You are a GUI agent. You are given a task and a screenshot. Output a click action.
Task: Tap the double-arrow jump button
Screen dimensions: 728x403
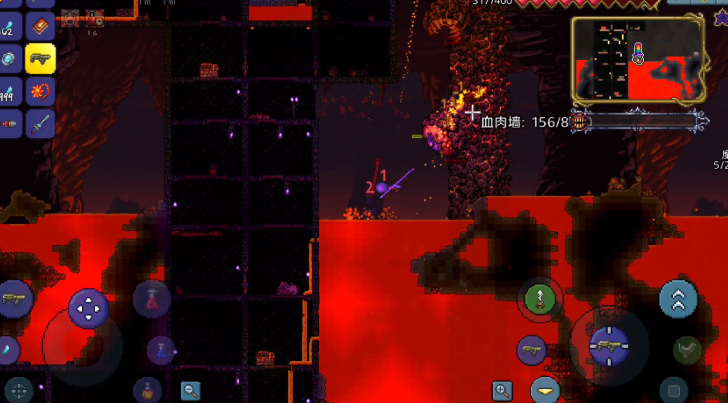point(678,298)
